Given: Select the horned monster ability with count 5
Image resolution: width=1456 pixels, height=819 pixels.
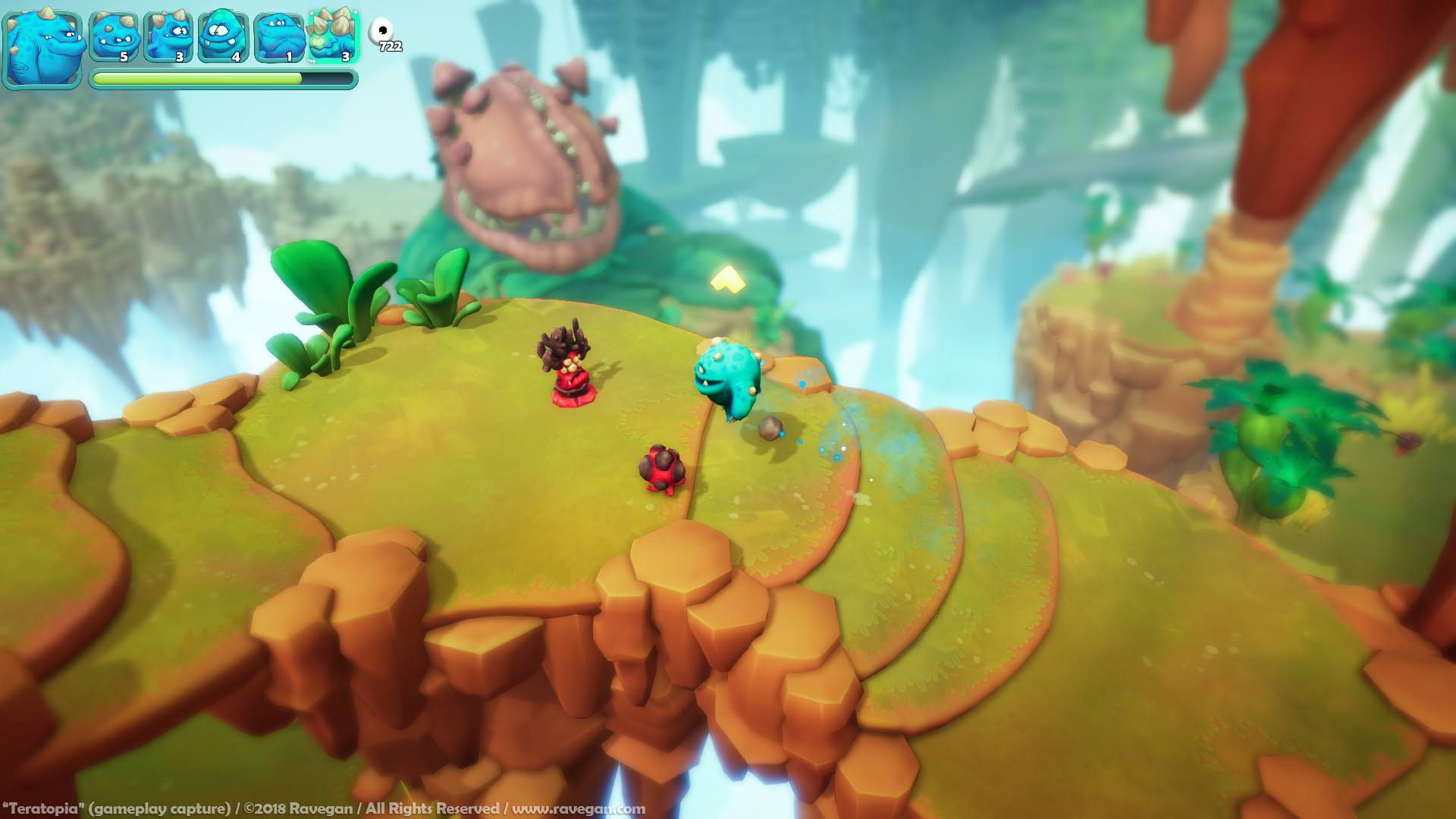Looking at the screenshot, I should tap(115, 36).
